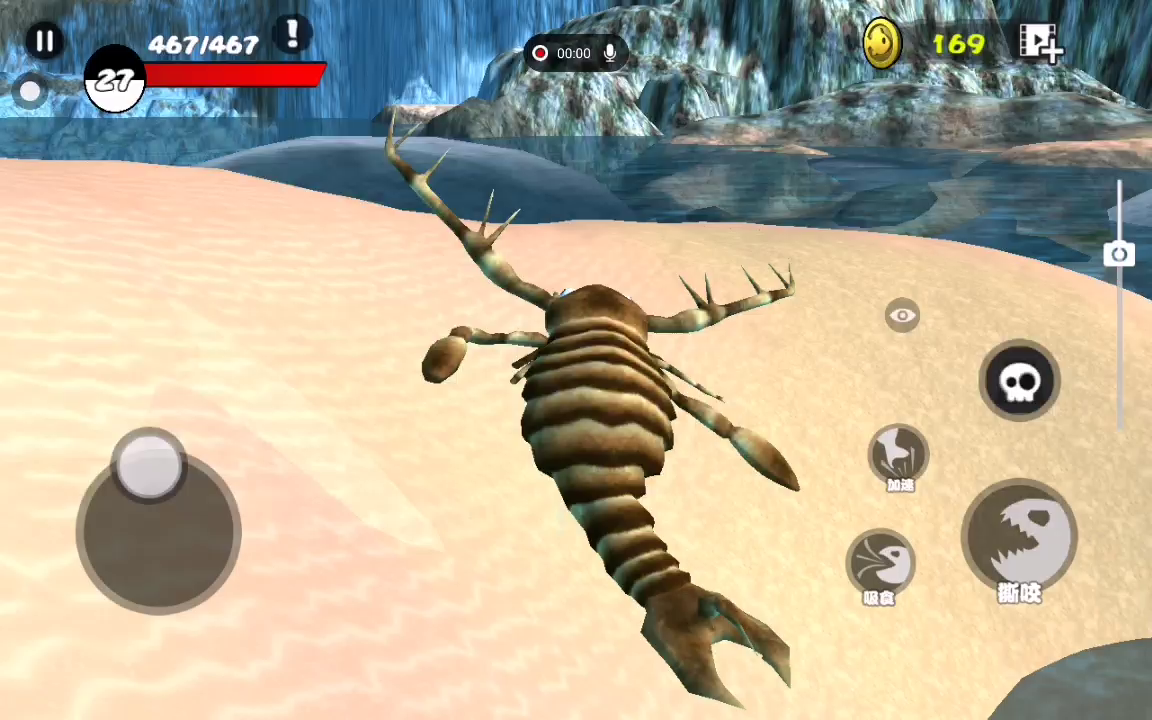This screenshot has height=720, width=1152.
Task: Open the level 27 creature avatar
Action: 115,81
